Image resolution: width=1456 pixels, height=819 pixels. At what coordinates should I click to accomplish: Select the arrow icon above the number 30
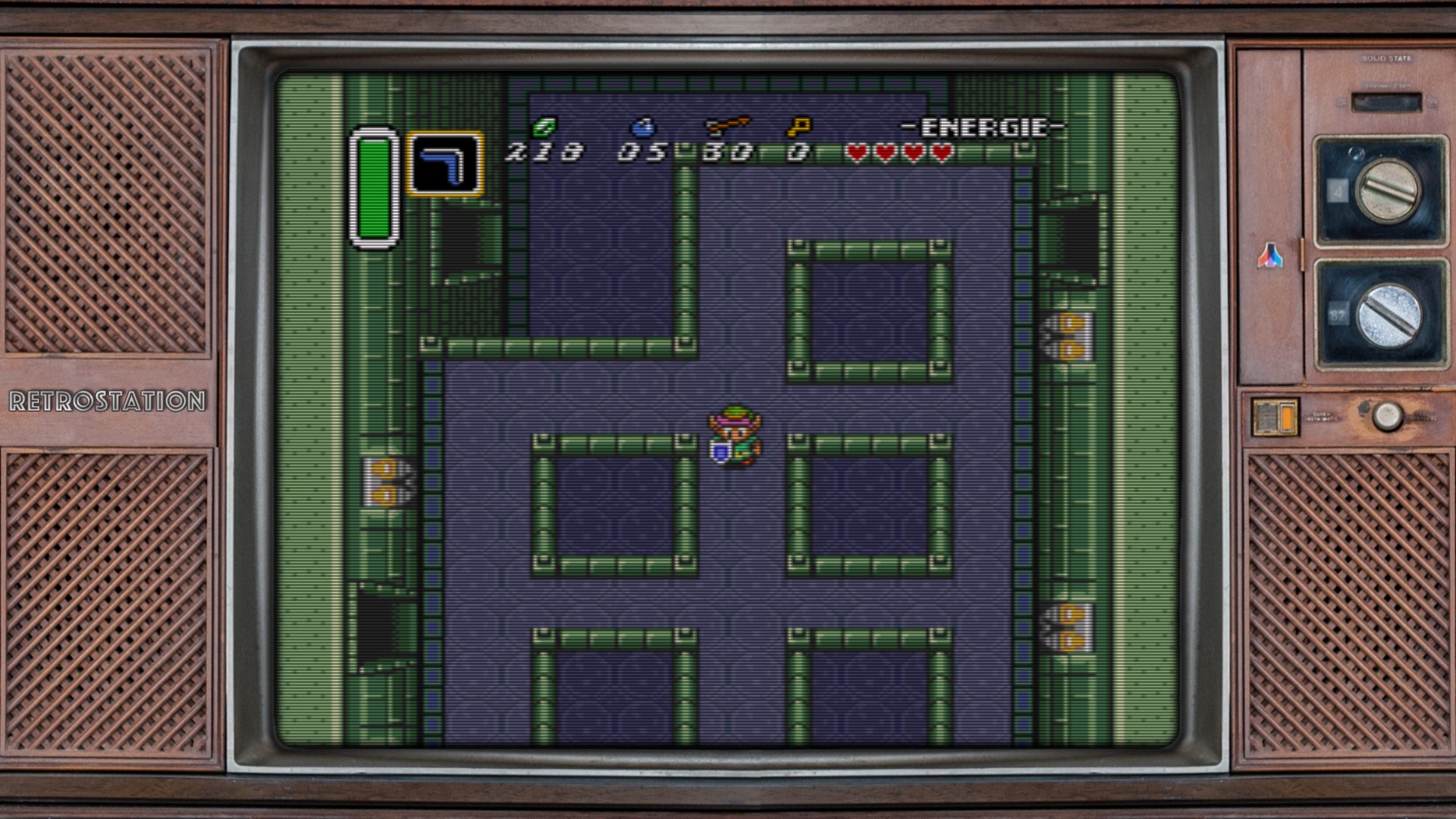click(728, 126)
